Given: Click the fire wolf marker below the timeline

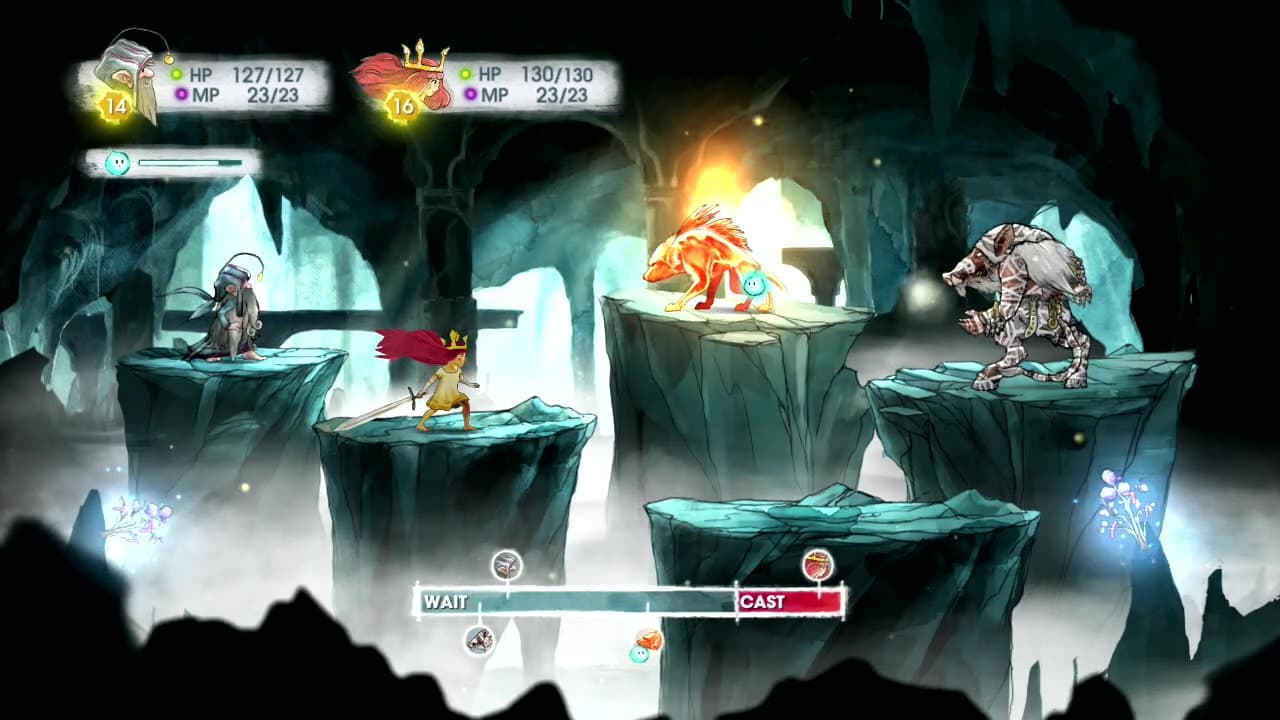Looking at the screenshot, I should coord(649,640).
